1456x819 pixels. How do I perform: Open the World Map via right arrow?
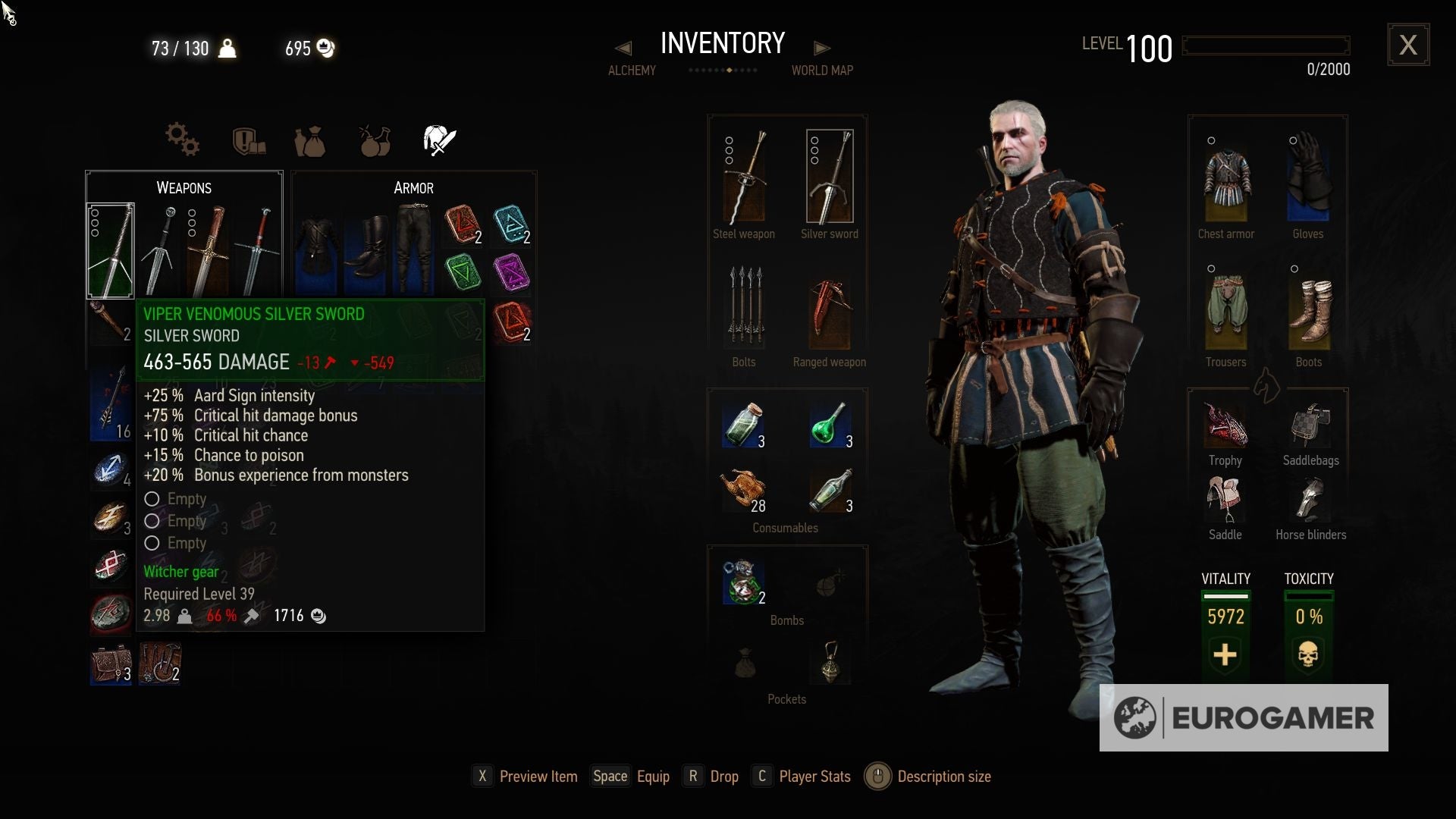(x=823, y=48)
